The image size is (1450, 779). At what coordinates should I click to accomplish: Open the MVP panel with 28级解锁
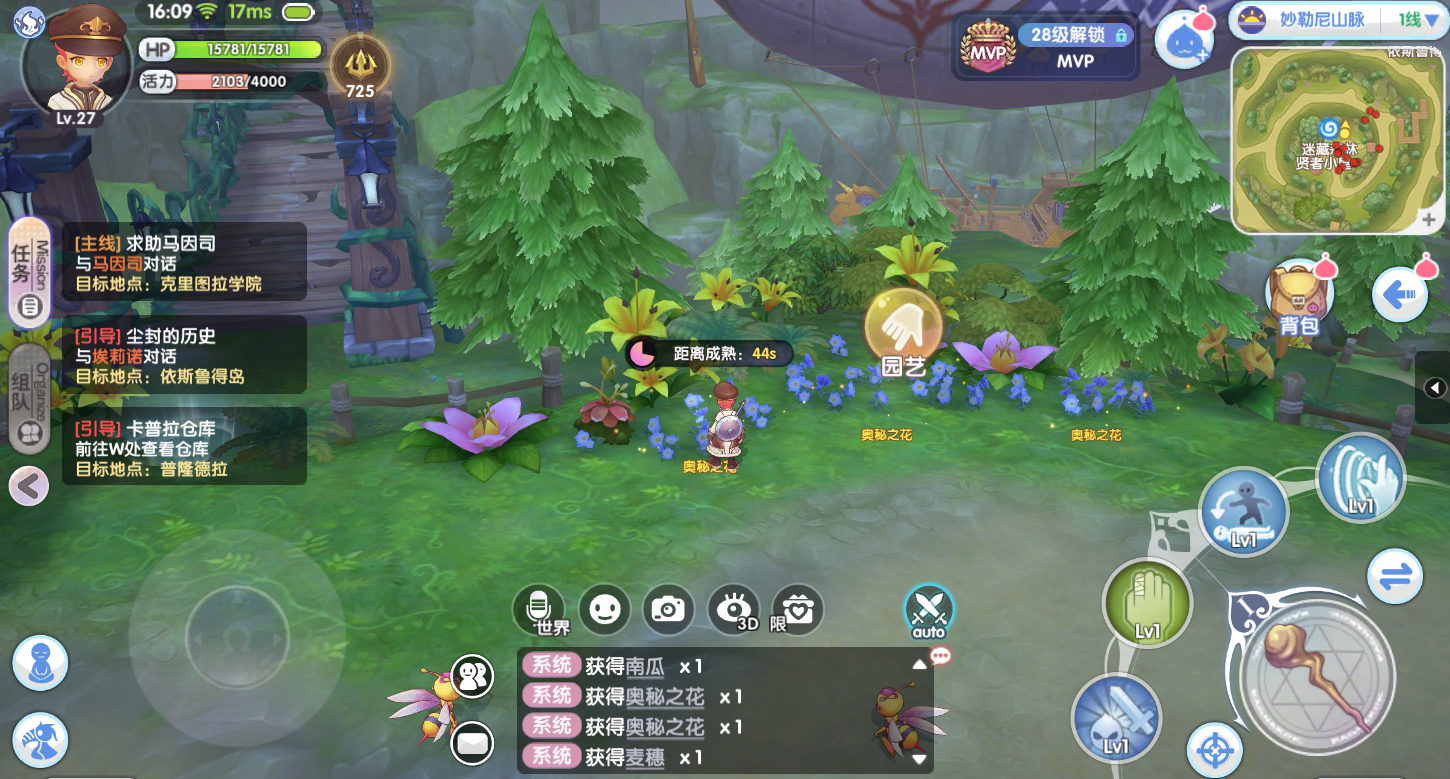[1047, 46]
